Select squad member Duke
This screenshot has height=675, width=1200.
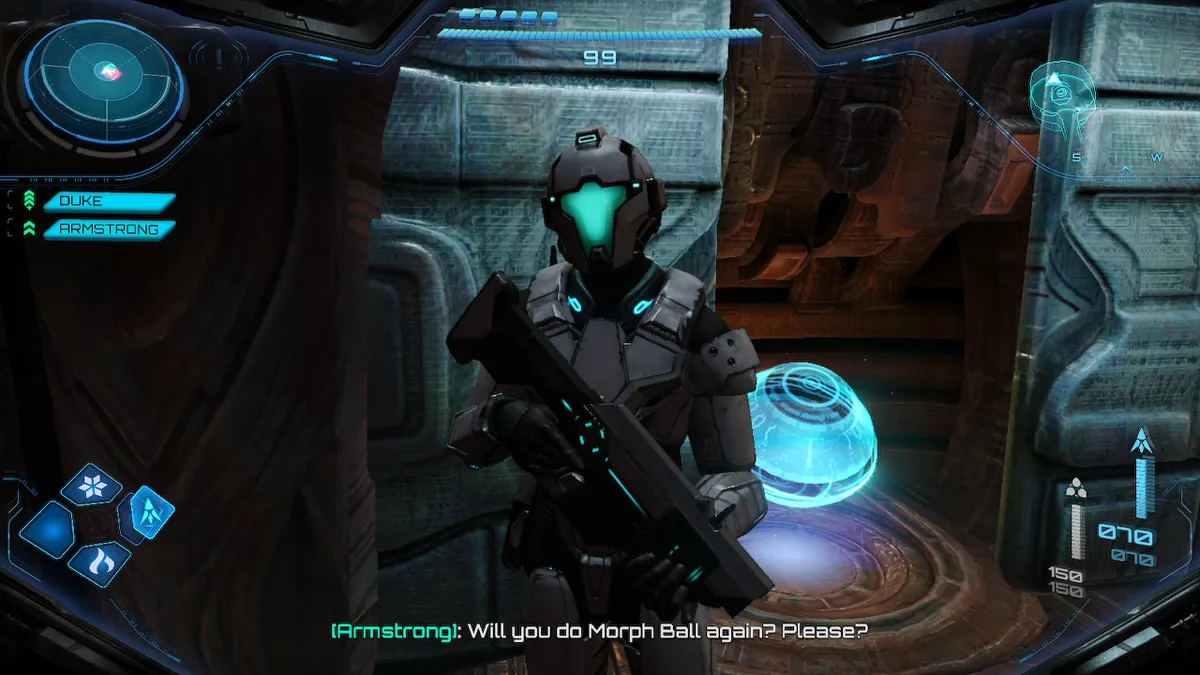pyautogui.click(x=108, y=201)
